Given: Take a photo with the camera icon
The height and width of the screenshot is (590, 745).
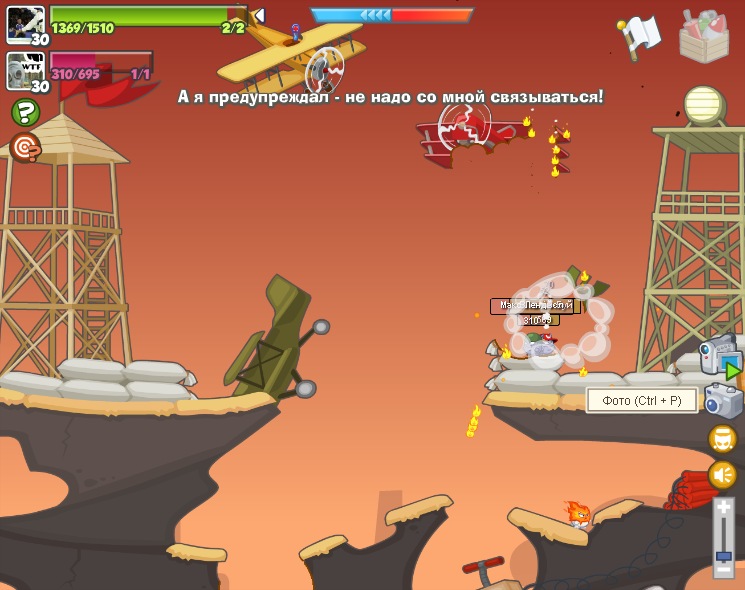Looking at the screenshot, I should 723,400.
